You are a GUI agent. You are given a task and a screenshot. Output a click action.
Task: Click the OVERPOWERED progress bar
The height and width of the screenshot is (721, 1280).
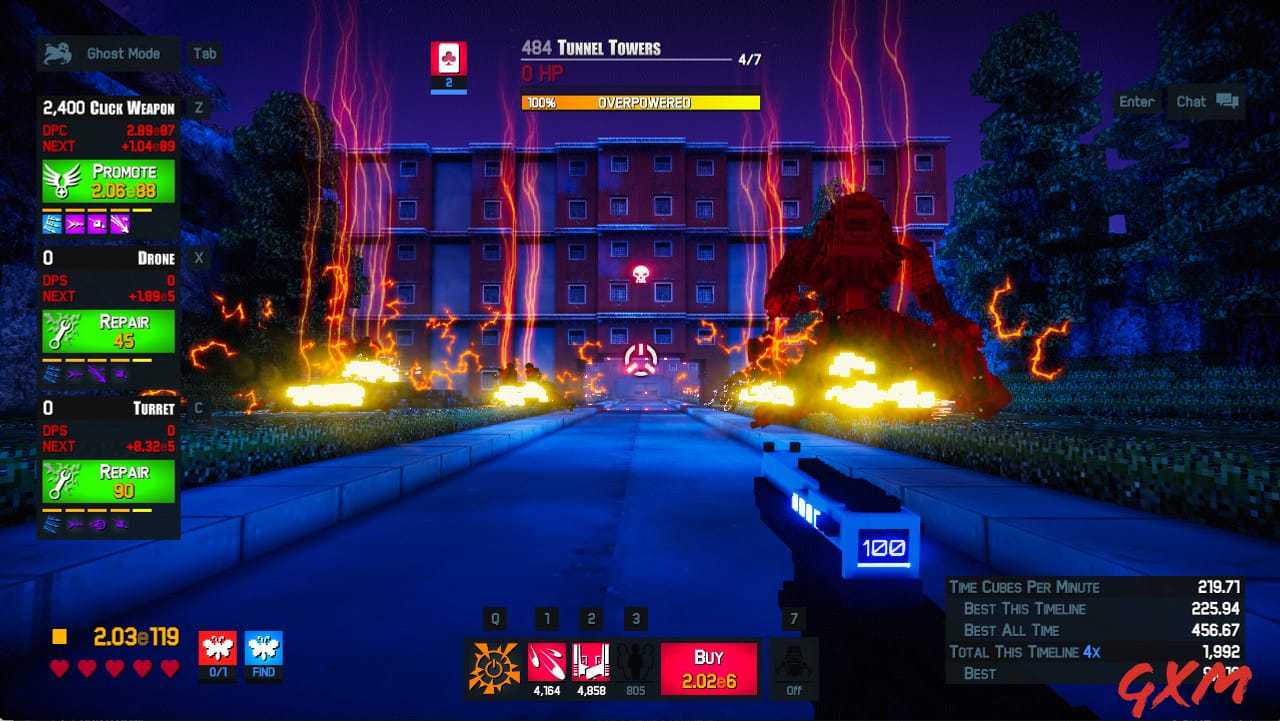click(640, 101)
